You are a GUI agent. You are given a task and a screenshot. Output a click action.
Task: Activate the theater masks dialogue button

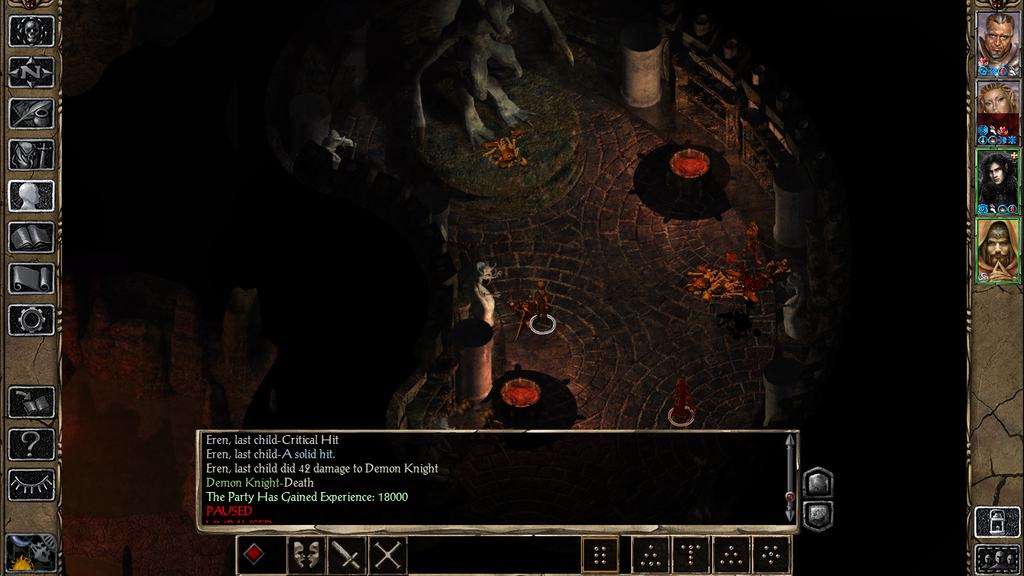click(305, 554)
